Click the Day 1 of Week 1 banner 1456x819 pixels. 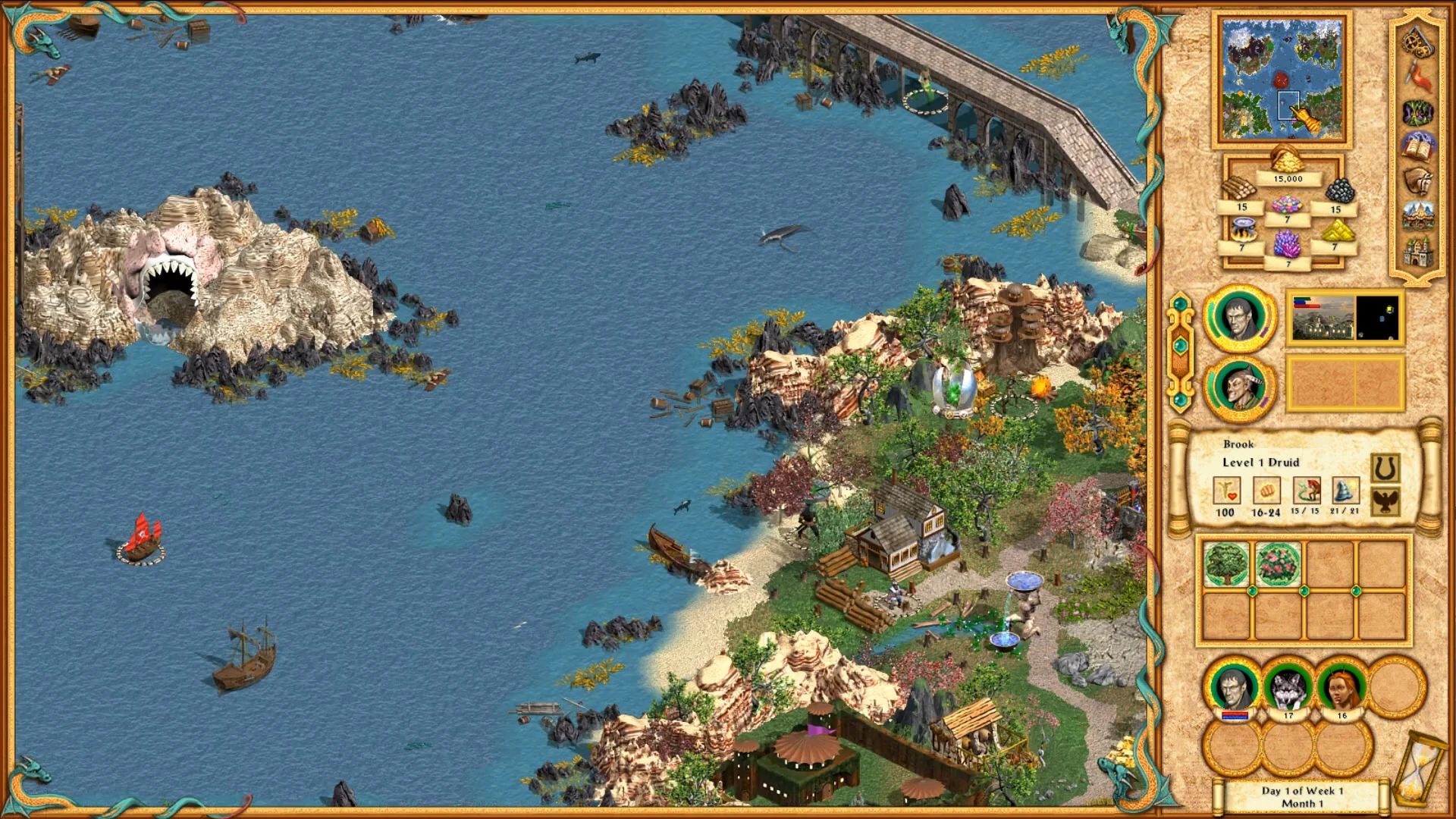[x=1302, y=795]
